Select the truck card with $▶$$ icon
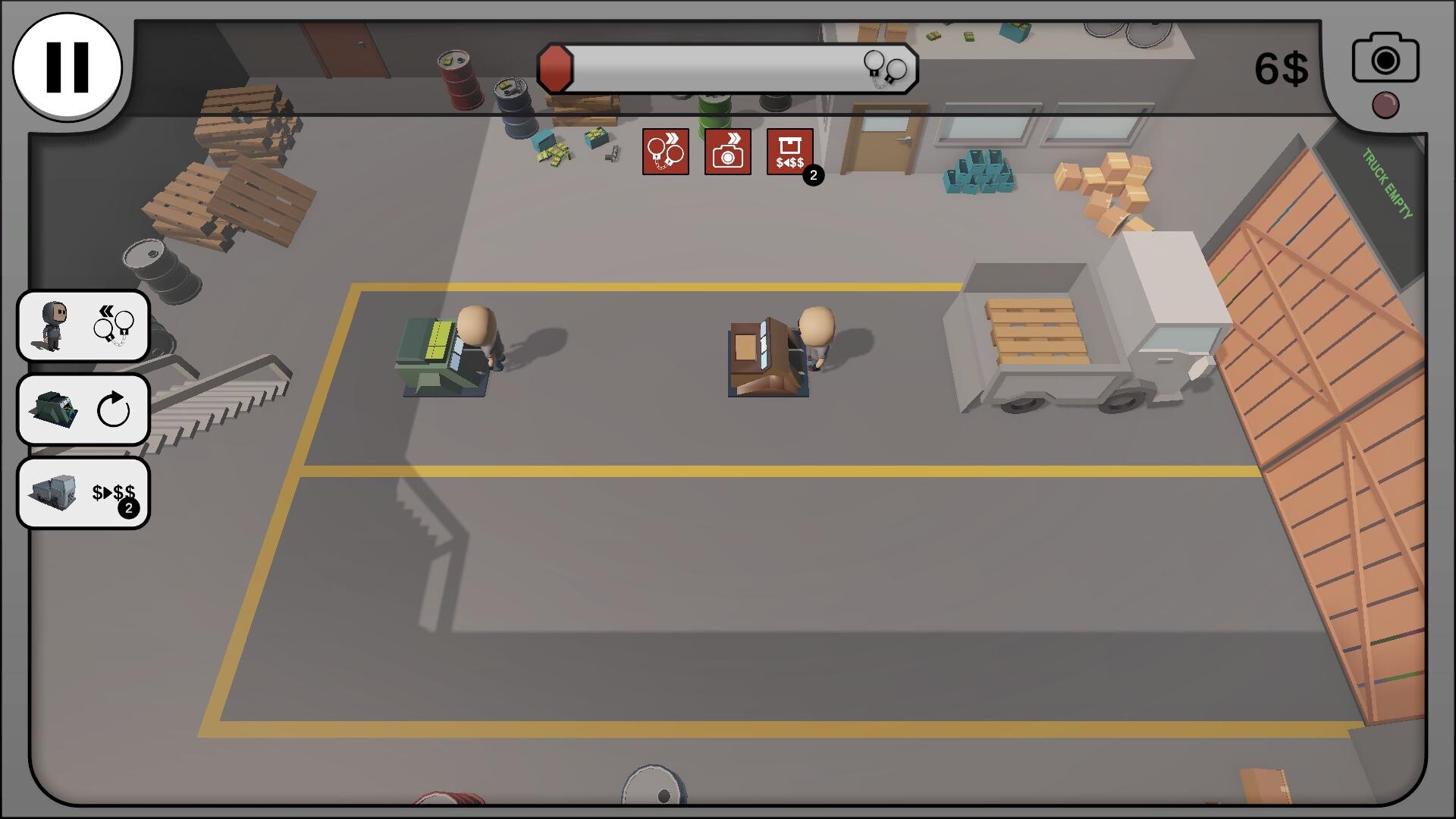Viewport: 1456px width, 819px height. [83, 493]
